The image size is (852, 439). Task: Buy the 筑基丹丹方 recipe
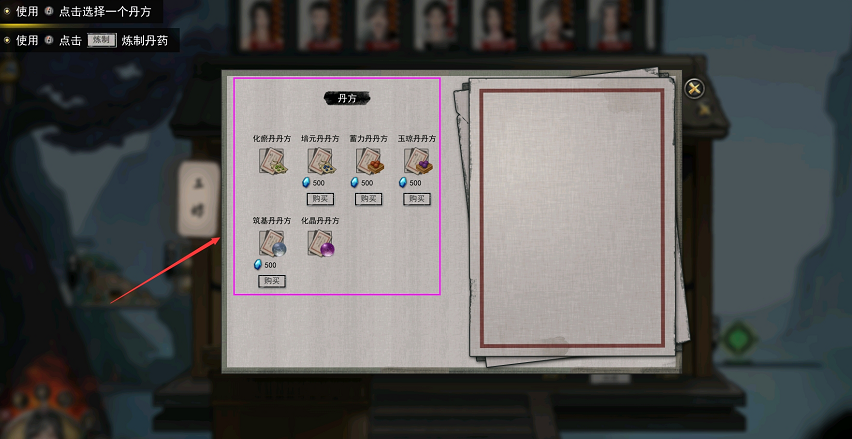pos(272,281)
